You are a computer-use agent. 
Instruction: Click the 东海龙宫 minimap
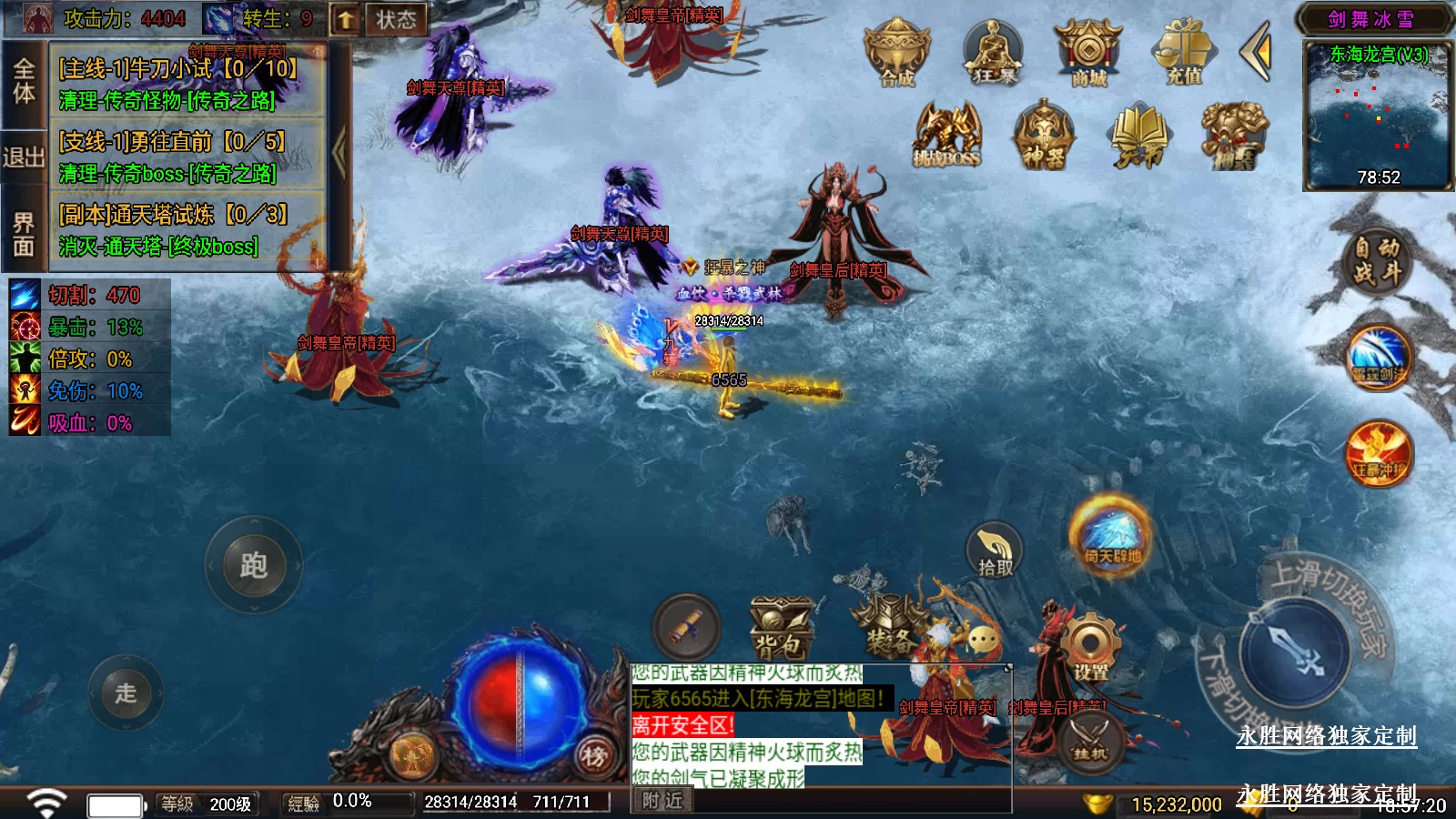pyautogui.click(x=1378, y=114)
